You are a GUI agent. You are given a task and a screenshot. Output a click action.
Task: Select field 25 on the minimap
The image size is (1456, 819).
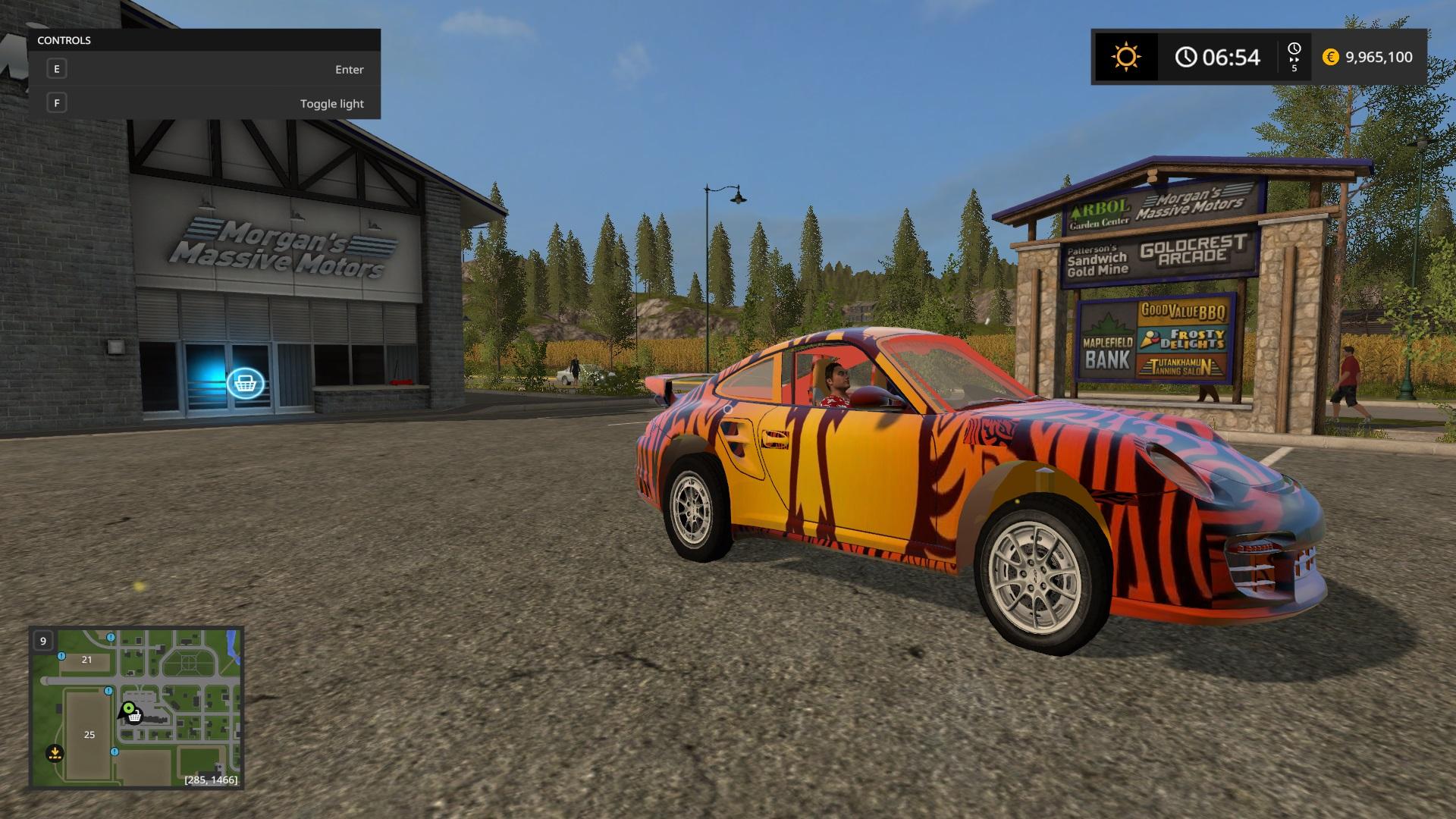coord(89,734)
